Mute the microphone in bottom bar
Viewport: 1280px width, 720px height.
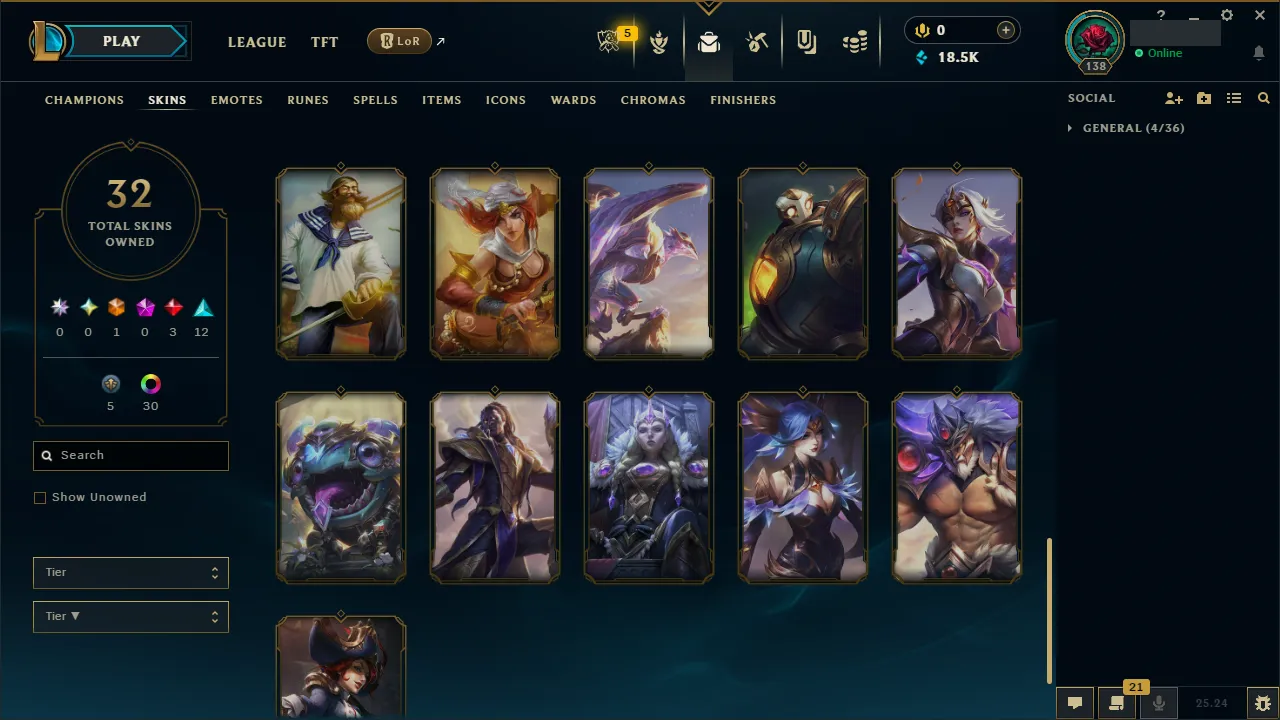(1158, 702)
